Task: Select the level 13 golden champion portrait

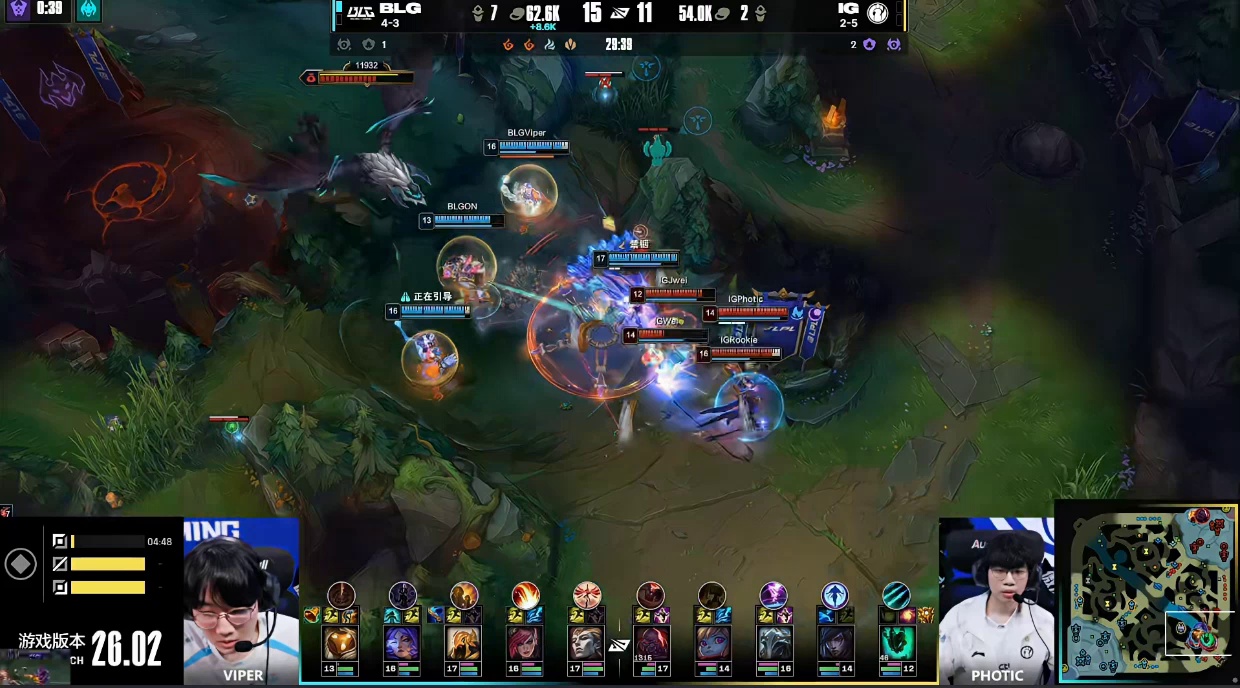Action: 340,643
